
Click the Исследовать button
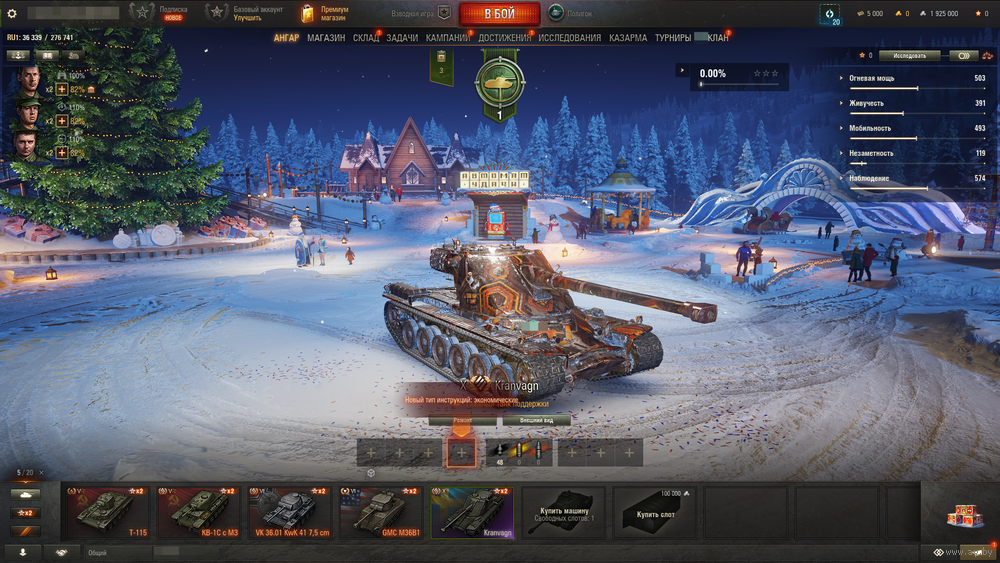(x=910, y=56)
